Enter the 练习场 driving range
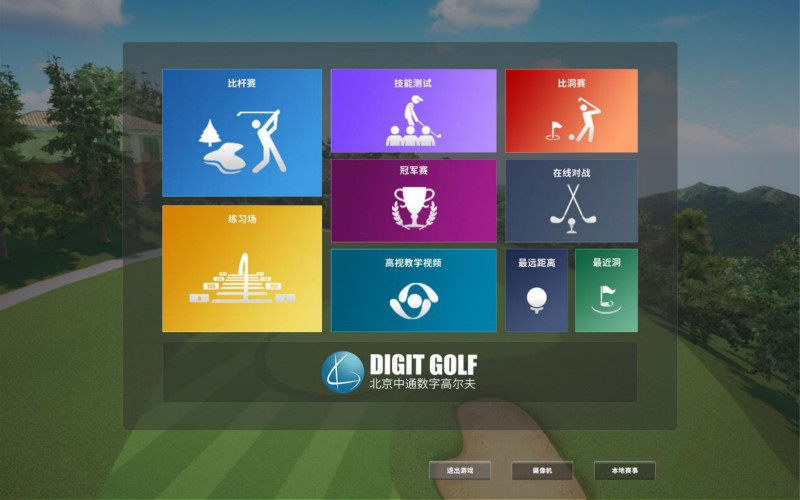800x500 pixels. [x=242, y=268]
